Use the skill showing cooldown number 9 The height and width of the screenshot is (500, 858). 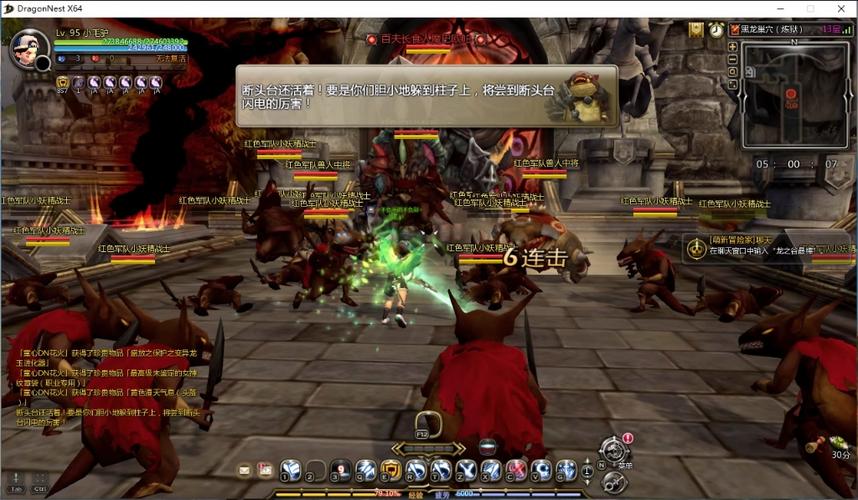pyautogui.click(x=340, y=469)
